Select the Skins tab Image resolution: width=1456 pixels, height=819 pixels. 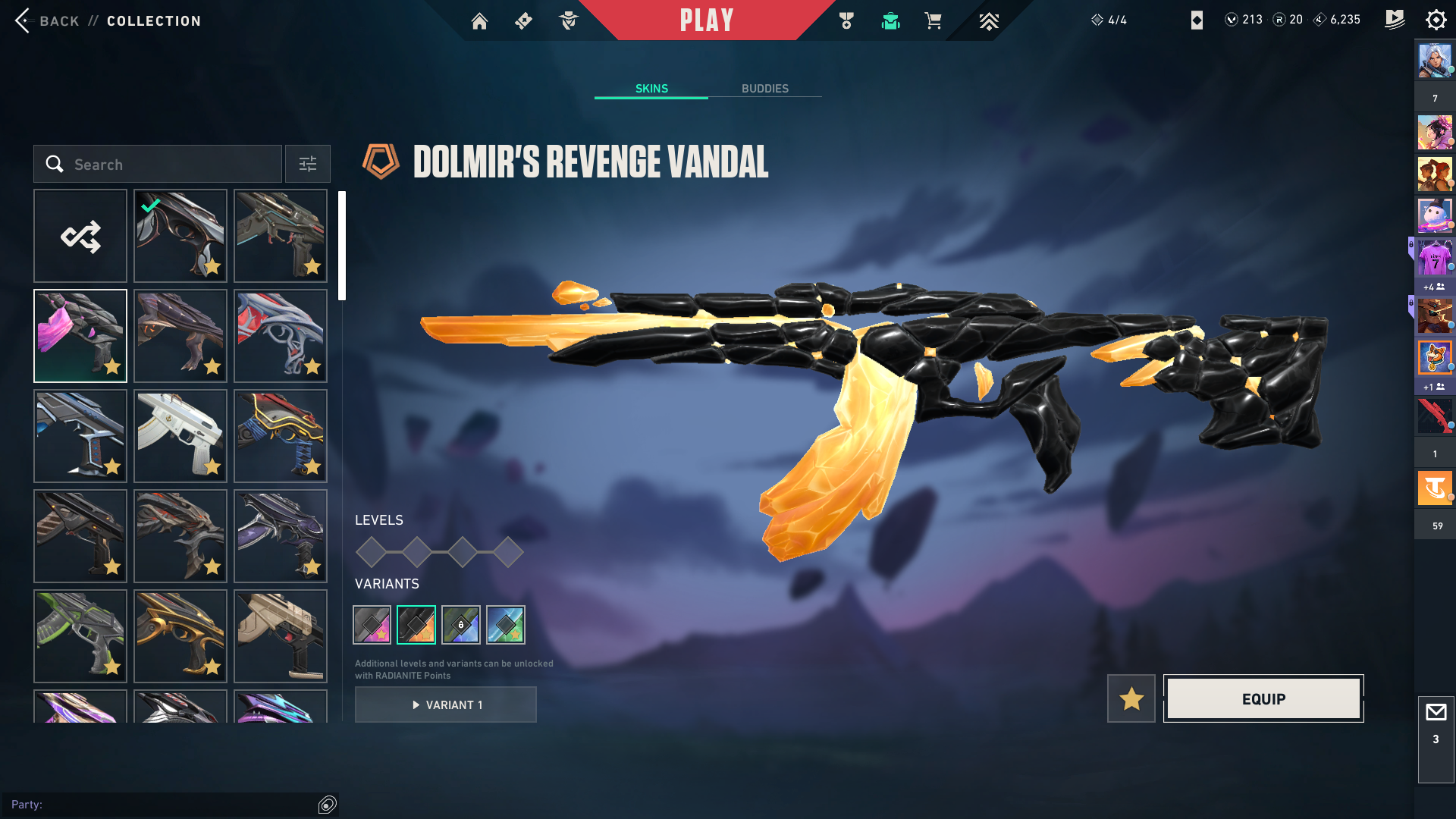click(651, 89)
